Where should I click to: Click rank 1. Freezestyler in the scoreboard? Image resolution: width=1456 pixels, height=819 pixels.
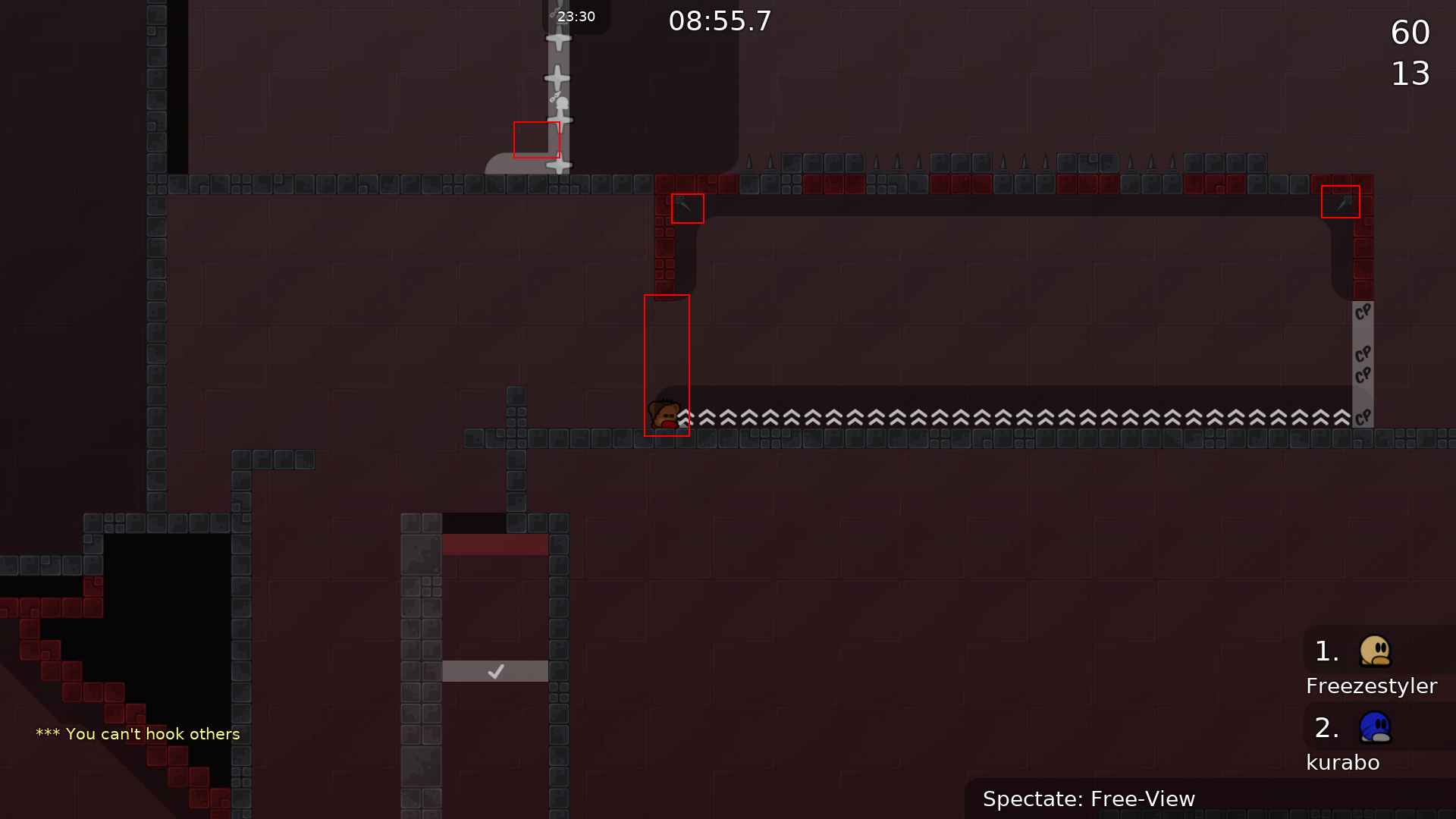[1326, 651]
